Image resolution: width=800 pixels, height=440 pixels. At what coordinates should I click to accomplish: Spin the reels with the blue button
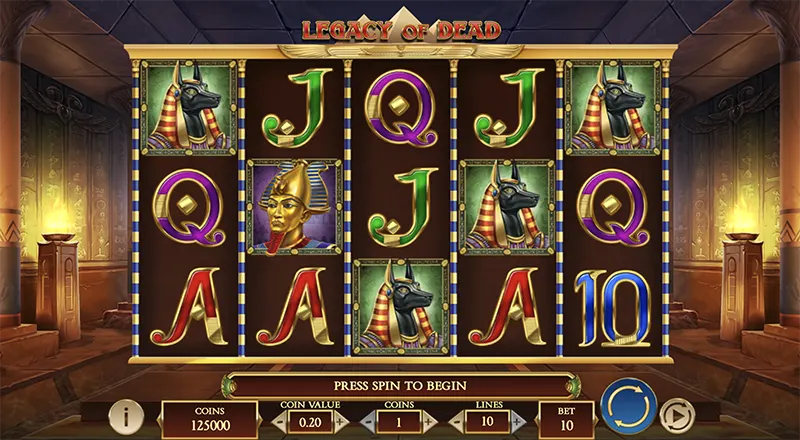click(x=628, y=410)
